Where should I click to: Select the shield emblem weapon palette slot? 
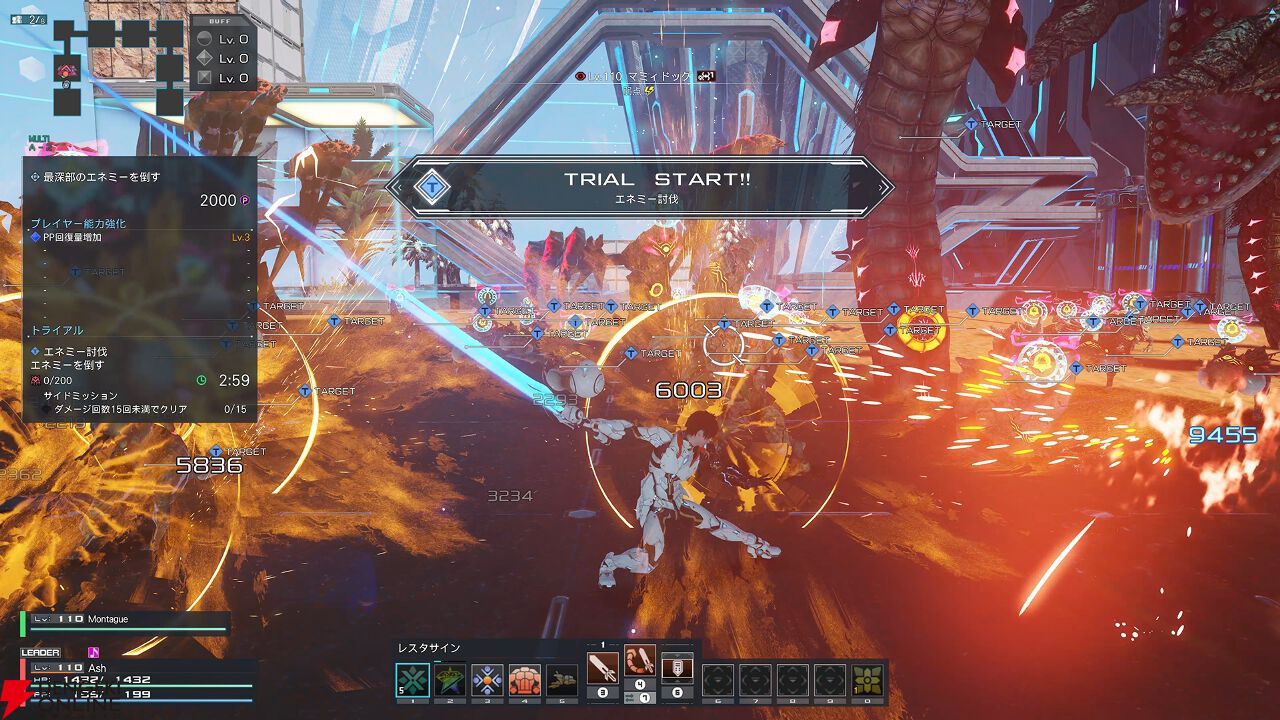pyautogui.click(x=677, y=668)
